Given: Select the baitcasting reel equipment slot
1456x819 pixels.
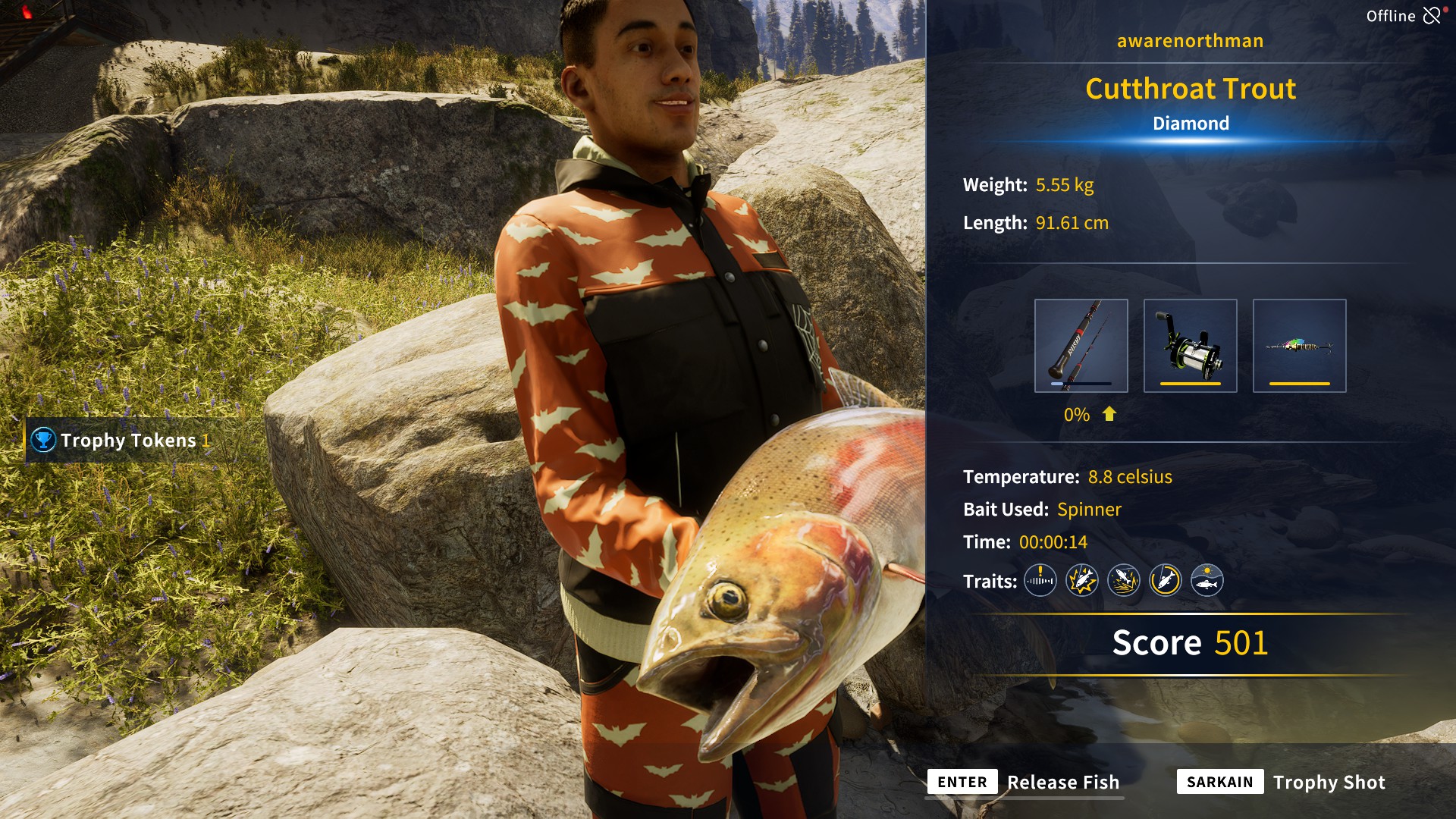Looking at the screenshot, I should tap(1190, 345).
